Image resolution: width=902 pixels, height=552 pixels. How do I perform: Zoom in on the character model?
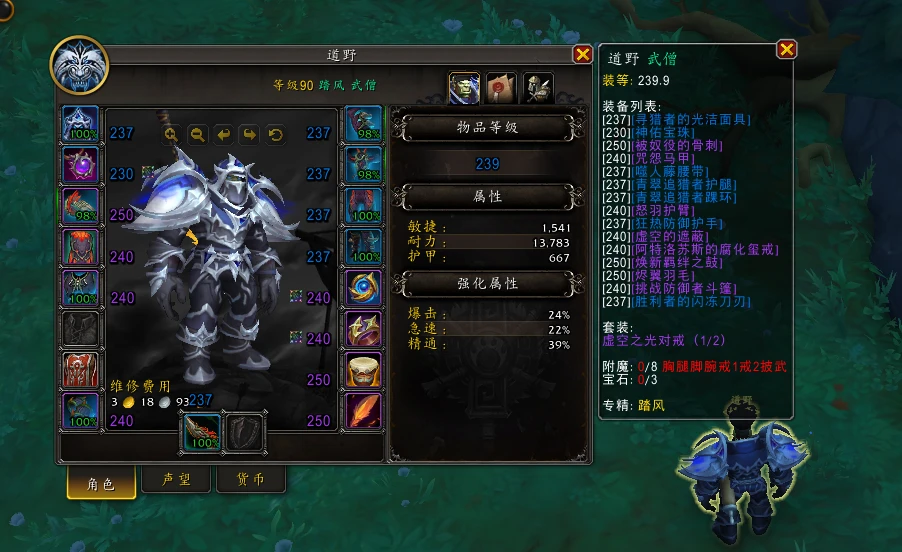point(171,134)
